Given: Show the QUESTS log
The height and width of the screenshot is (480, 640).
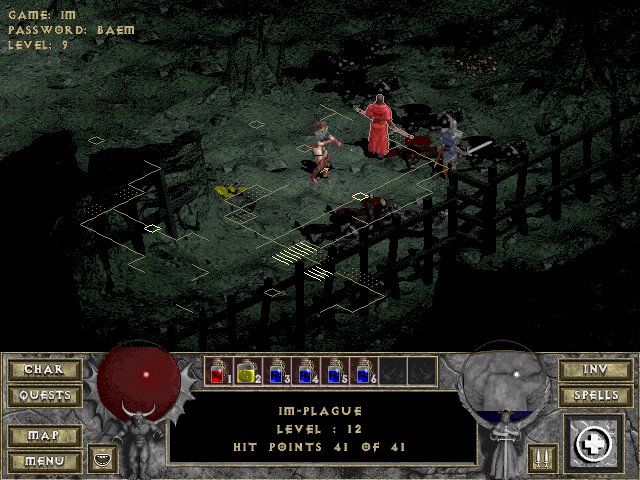Looking at the screenshot, I should tap(44, 396).
